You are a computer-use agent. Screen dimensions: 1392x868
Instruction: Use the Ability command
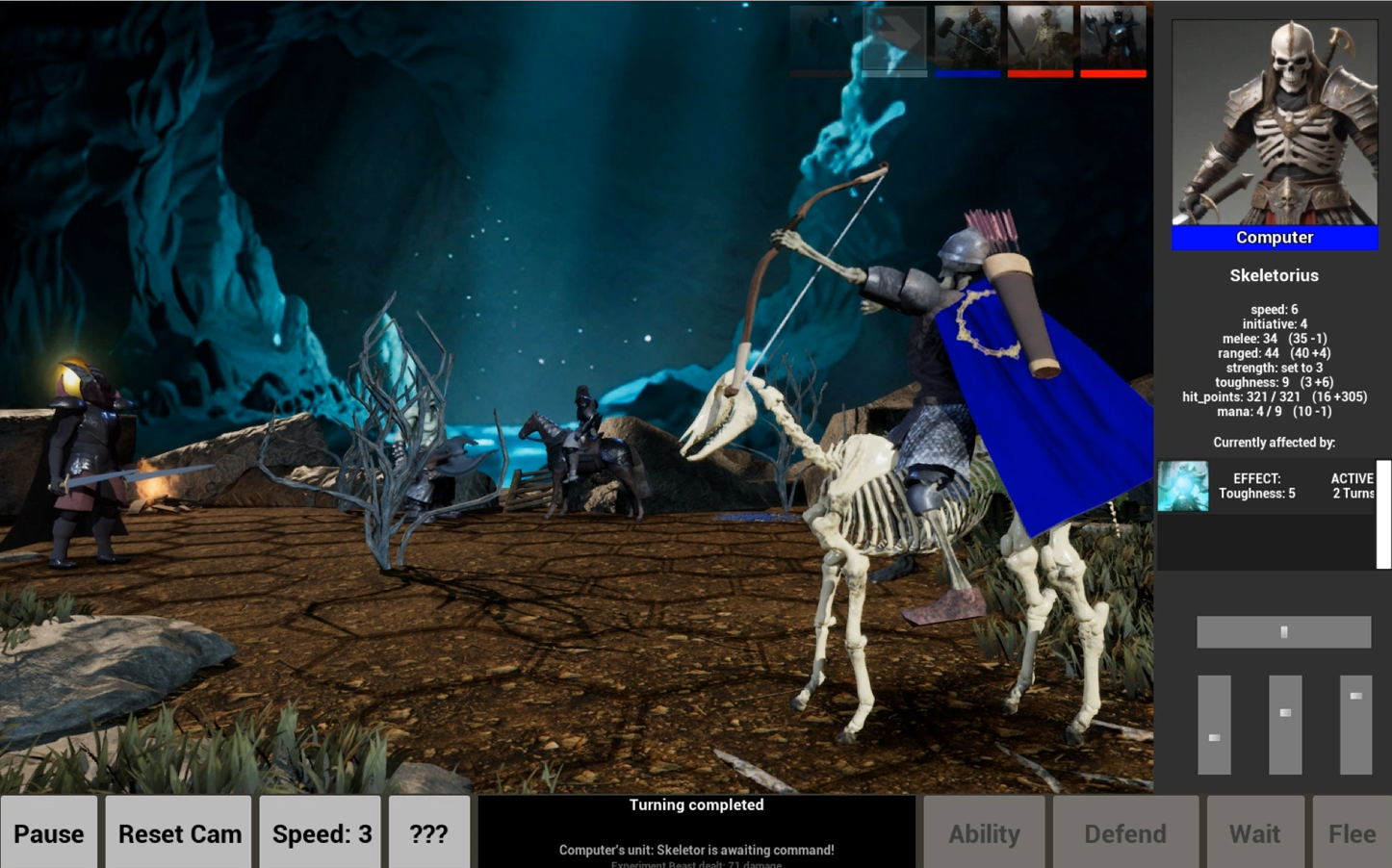tap(984, 832)
